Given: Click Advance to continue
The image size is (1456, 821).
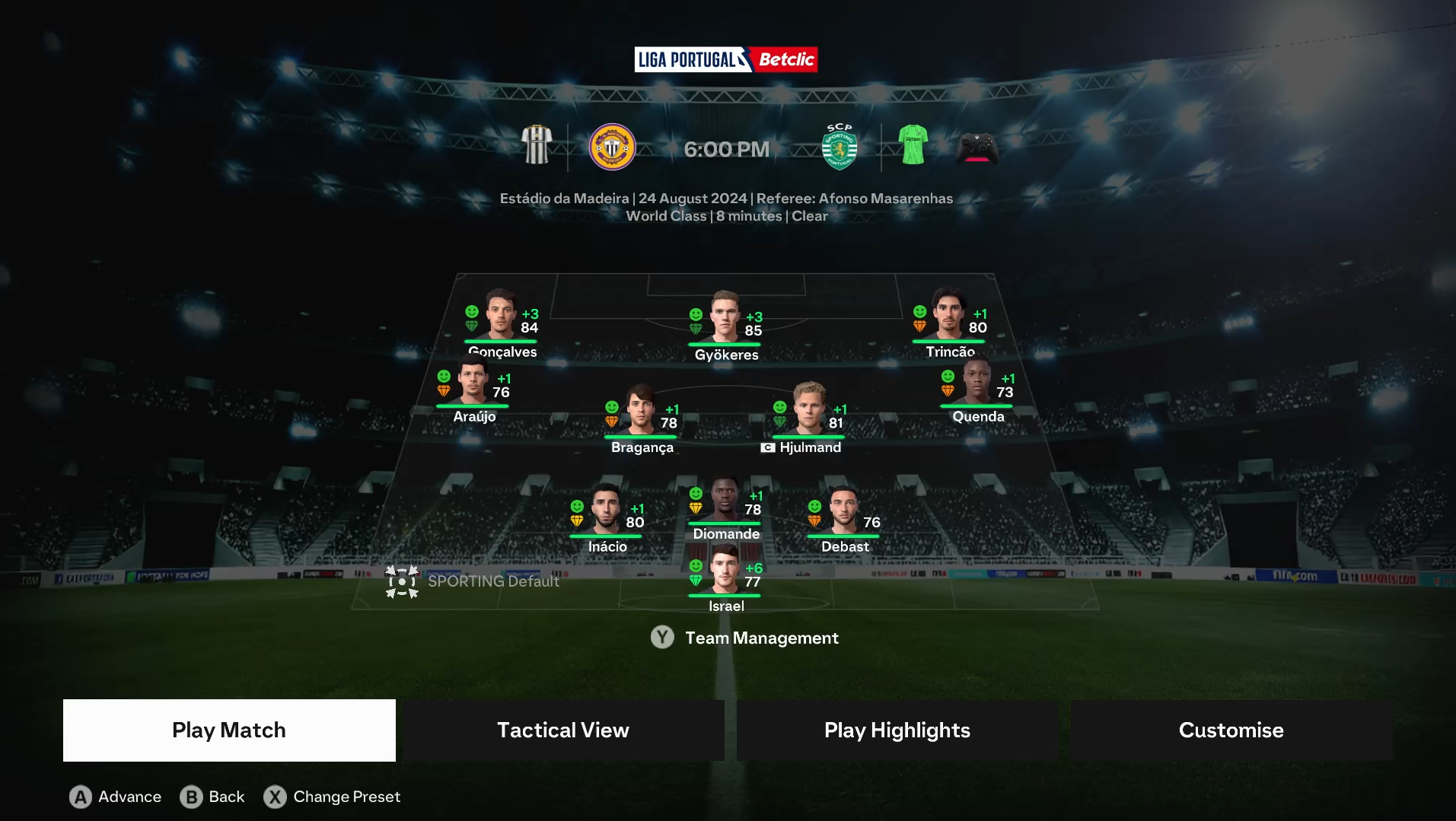Looking at the screenshot, I should click(x=114, y=796).
